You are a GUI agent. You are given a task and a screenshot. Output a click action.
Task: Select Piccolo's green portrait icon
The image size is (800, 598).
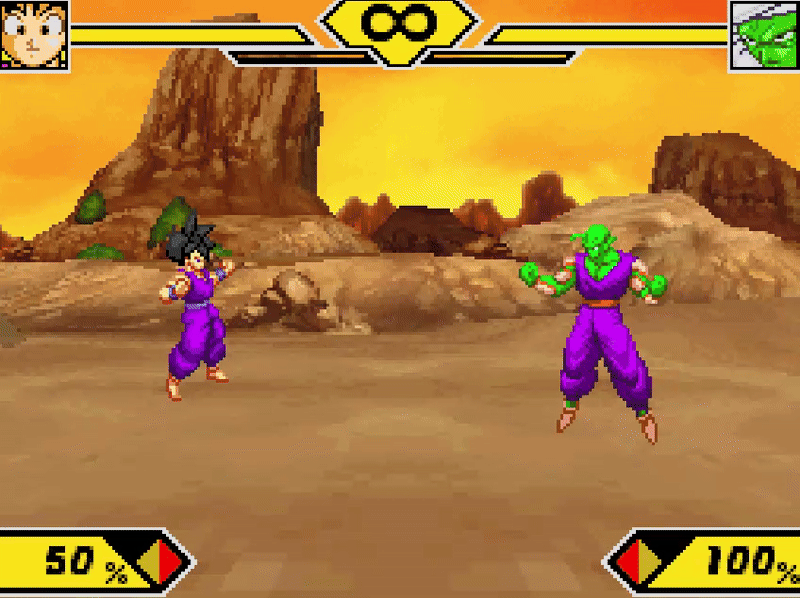click(764, 35)
